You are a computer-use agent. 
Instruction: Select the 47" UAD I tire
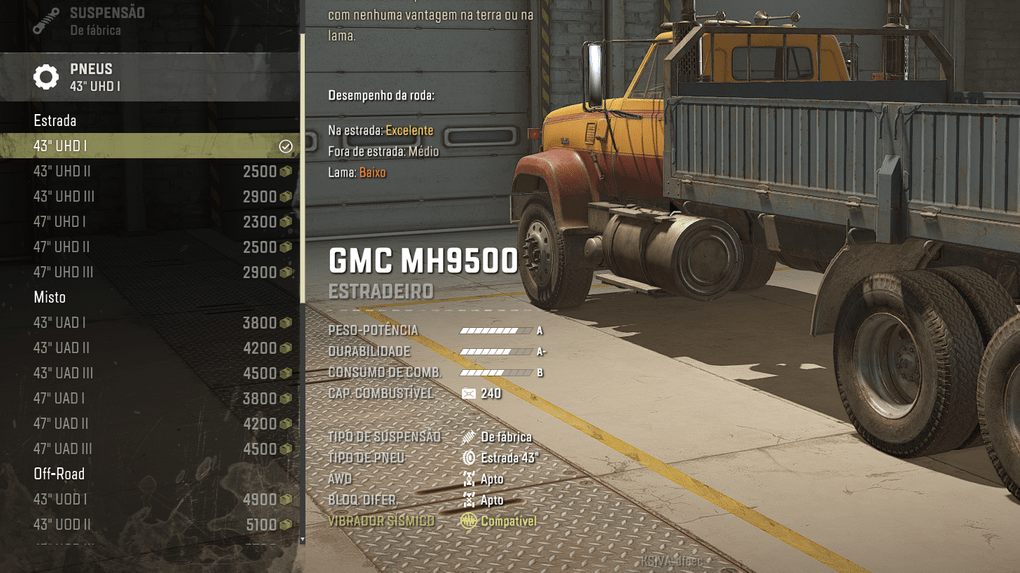tap(150, 398)
